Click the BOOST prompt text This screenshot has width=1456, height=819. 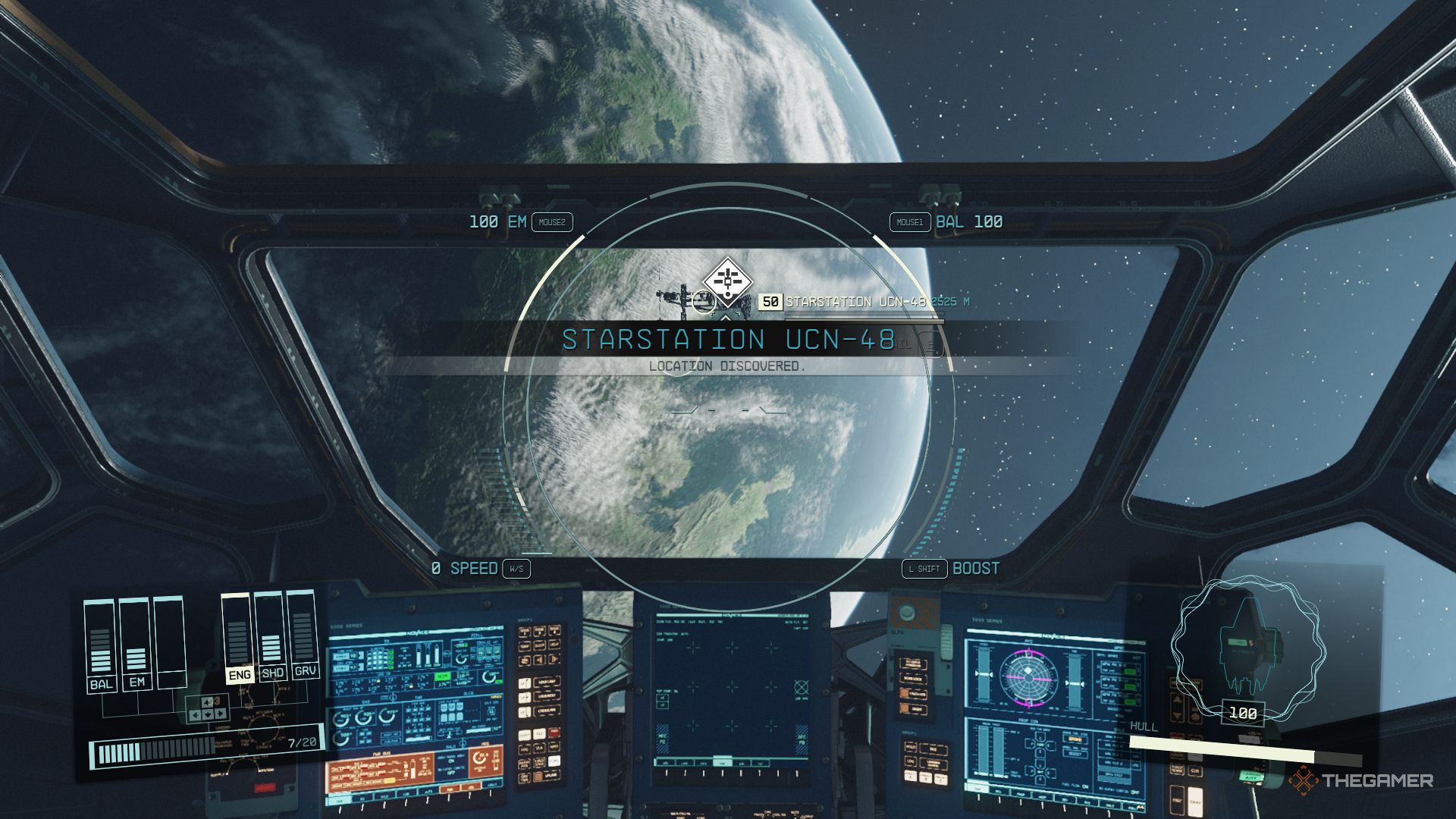[x=978, y=568]
